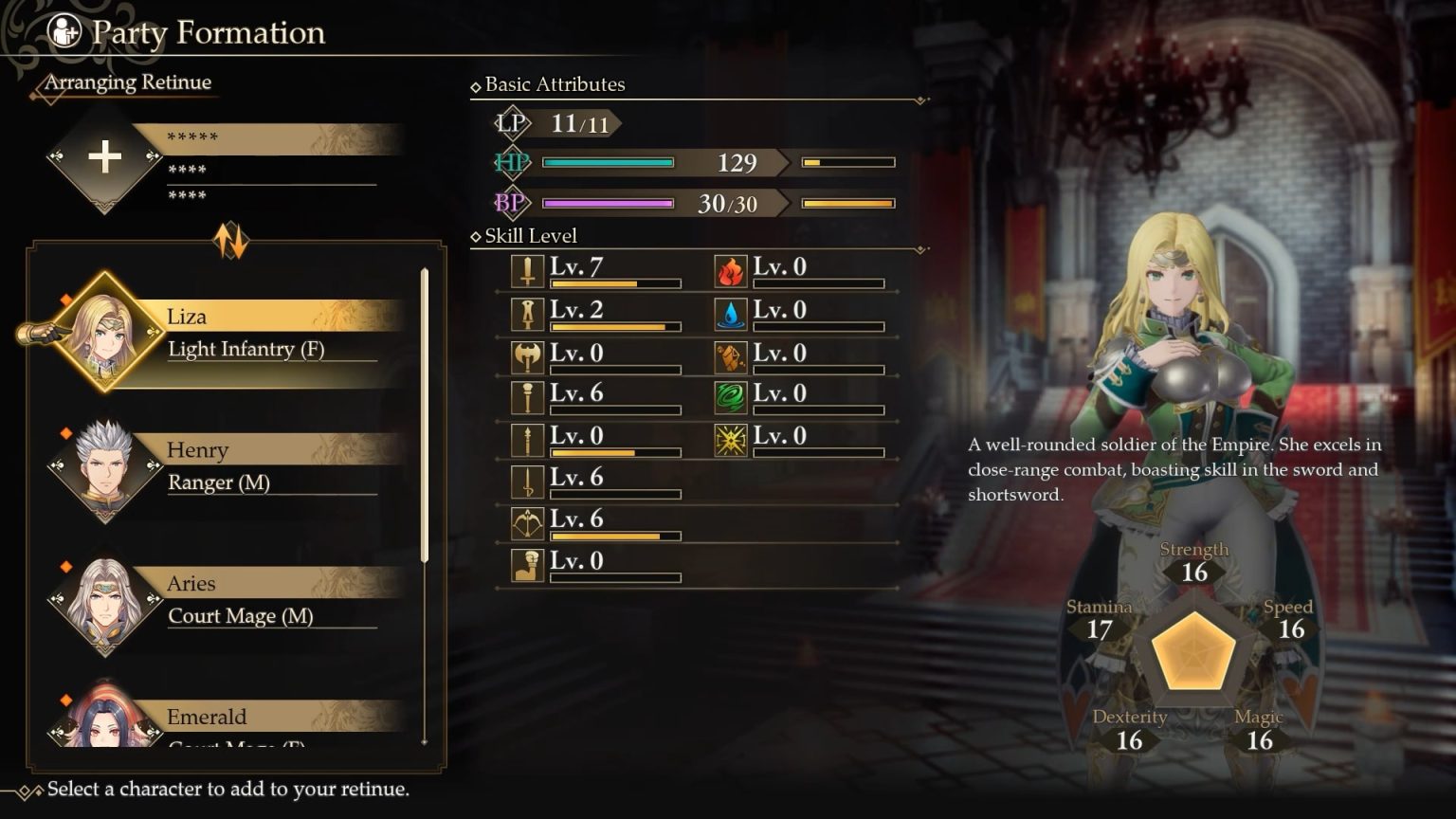Viewport: 1456px width, 819px height.
Task: Click the bow skill icon
Action: 527,522
